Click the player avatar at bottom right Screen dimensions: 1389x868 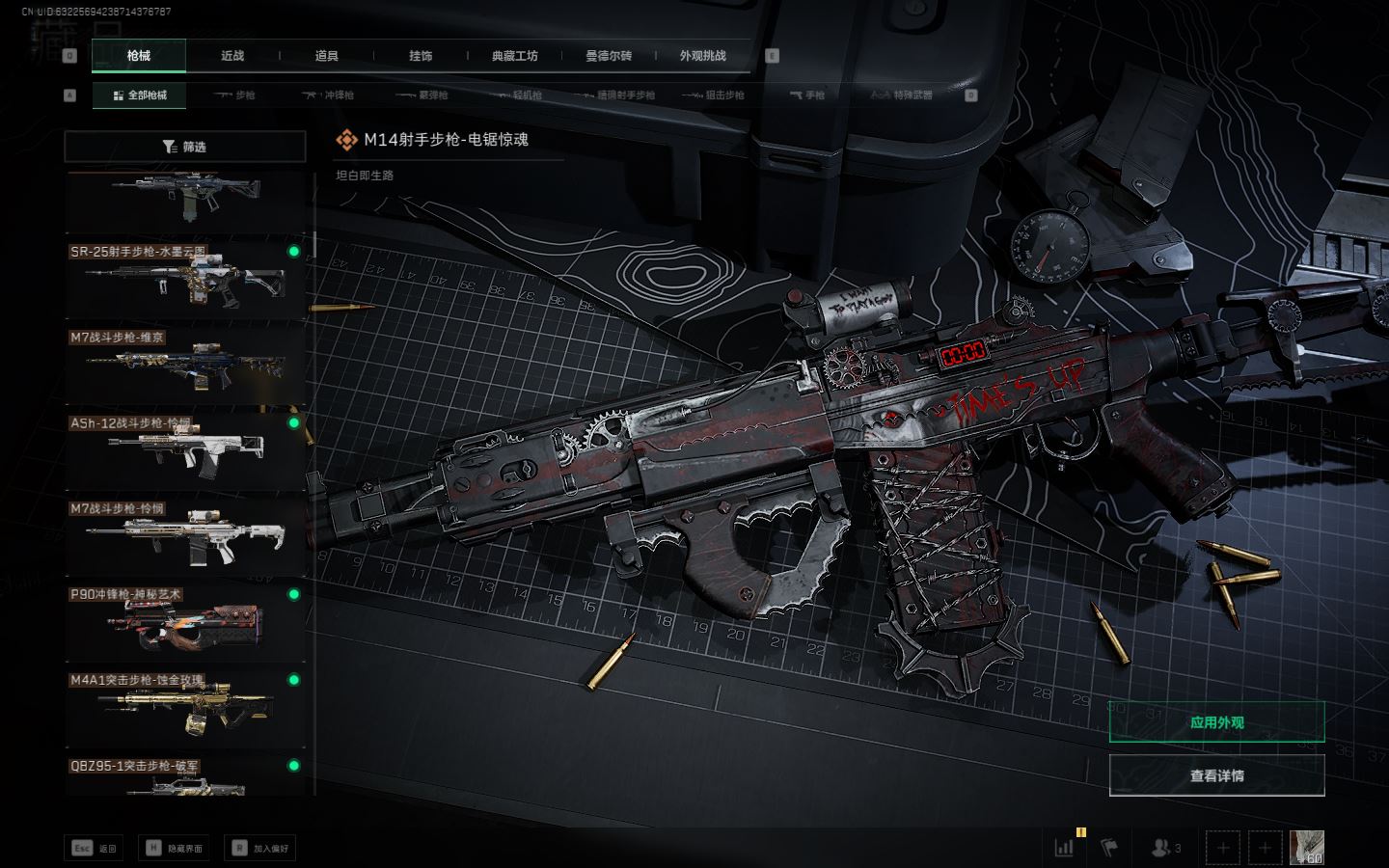(x=1306, y=848)
